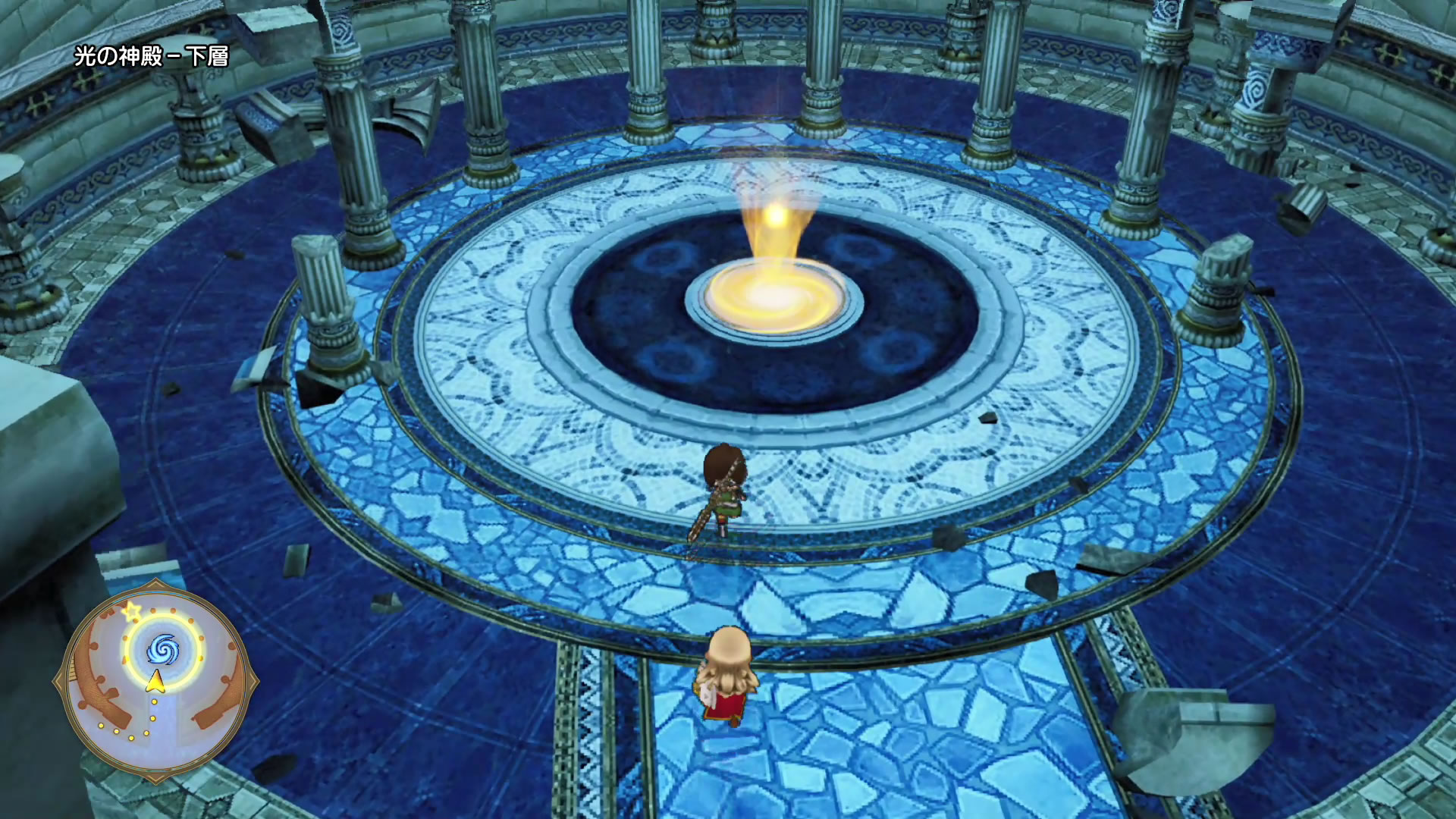Select the yellow star marker on minimap

click(x=131, y=610)
